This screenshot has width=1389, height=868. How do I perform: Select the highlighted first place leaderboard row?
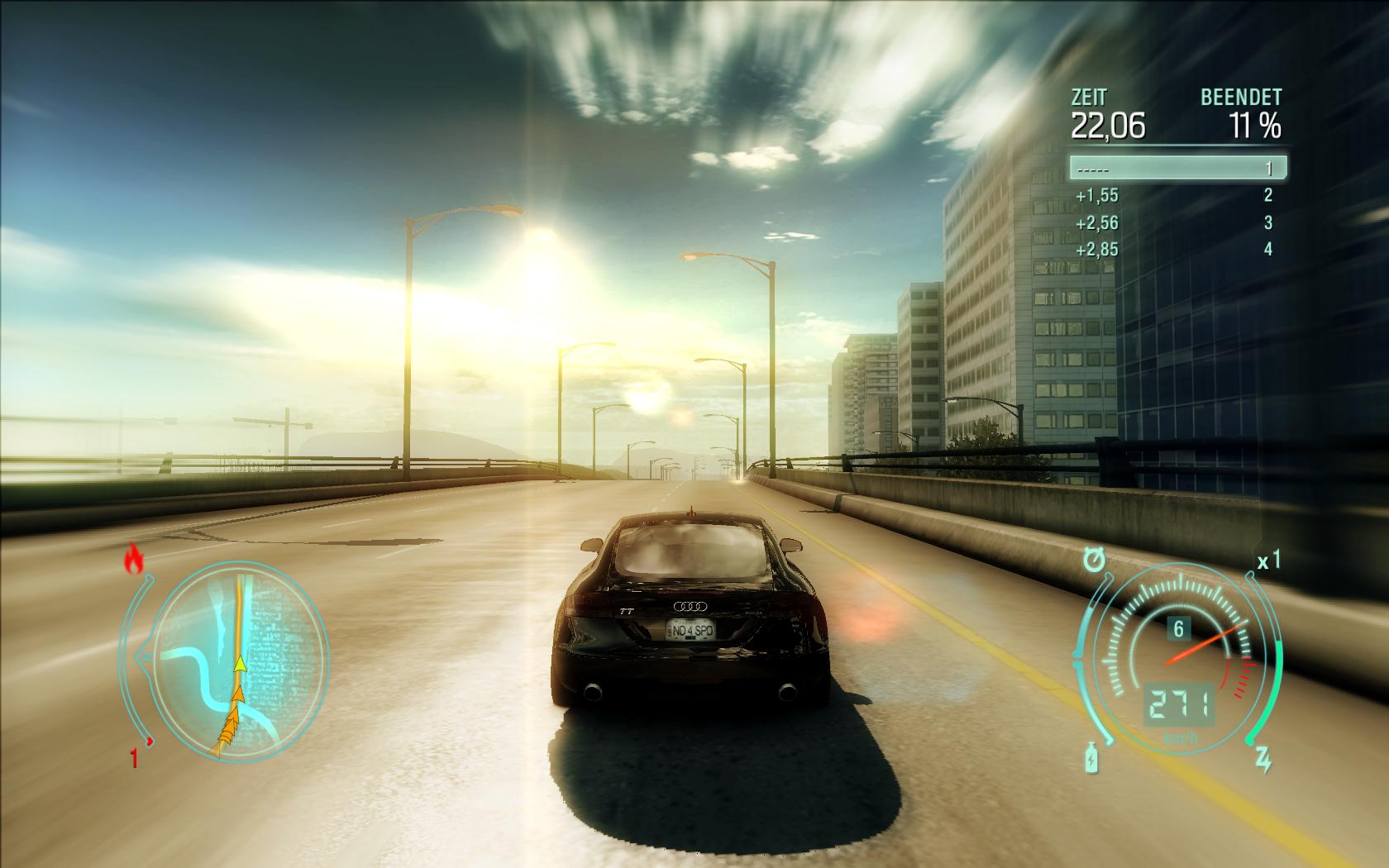tap(1177, 169)
